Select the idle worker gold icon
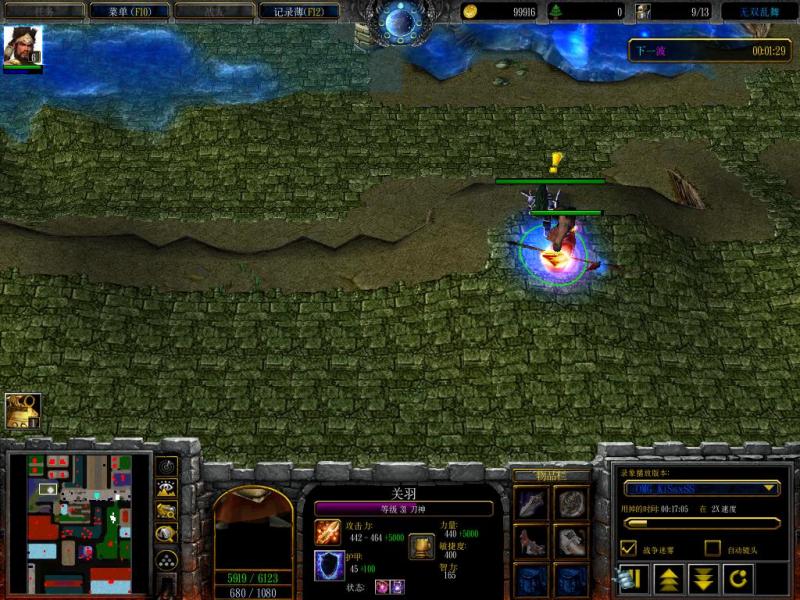 click(21, 410)
